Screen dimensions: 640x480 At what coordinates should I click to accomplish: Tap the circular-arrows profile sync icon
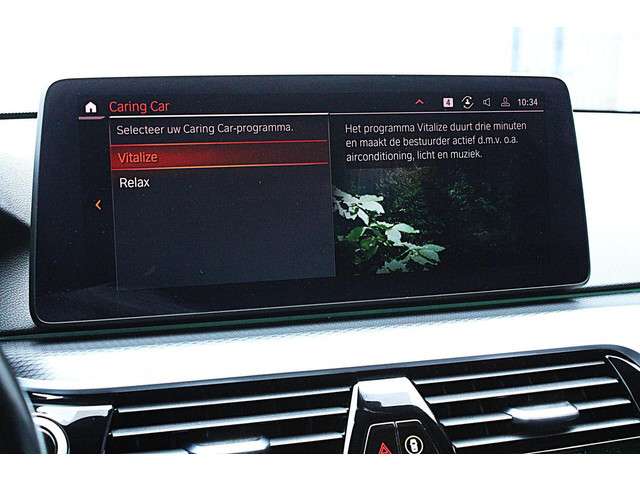467,102
